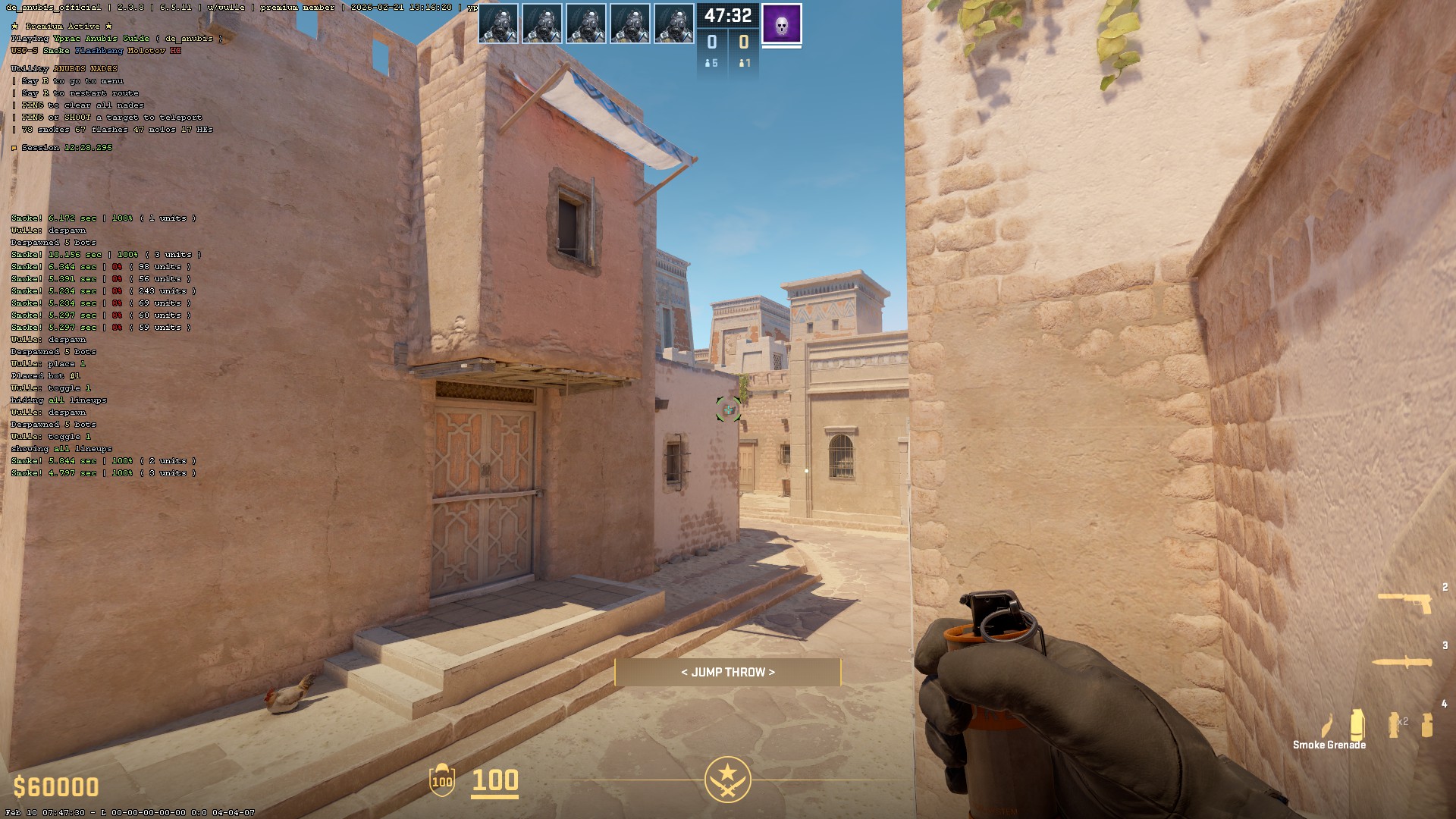Click the JUMP THROW button
The width and height of the screenshot is (1456, 819).
(728, 671)
